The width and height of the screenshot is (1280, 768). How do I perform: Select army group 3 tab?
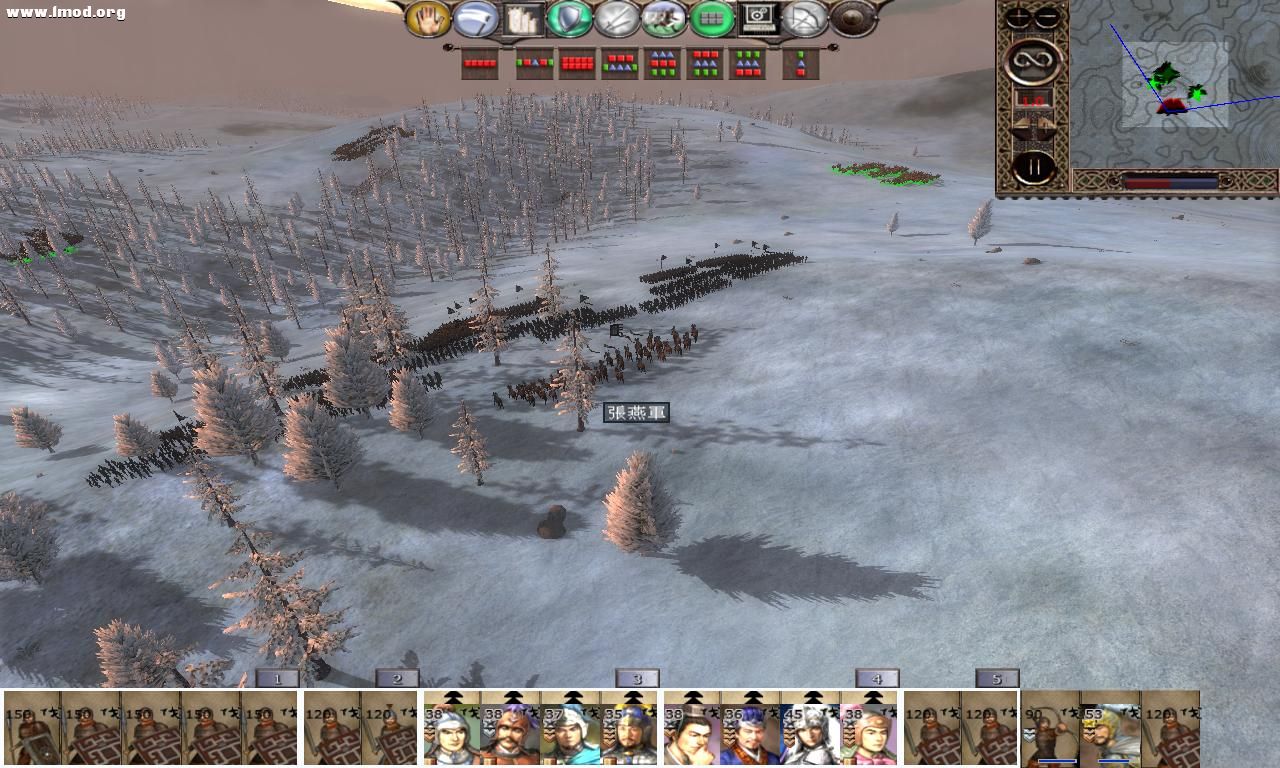(x=637, y=679)
